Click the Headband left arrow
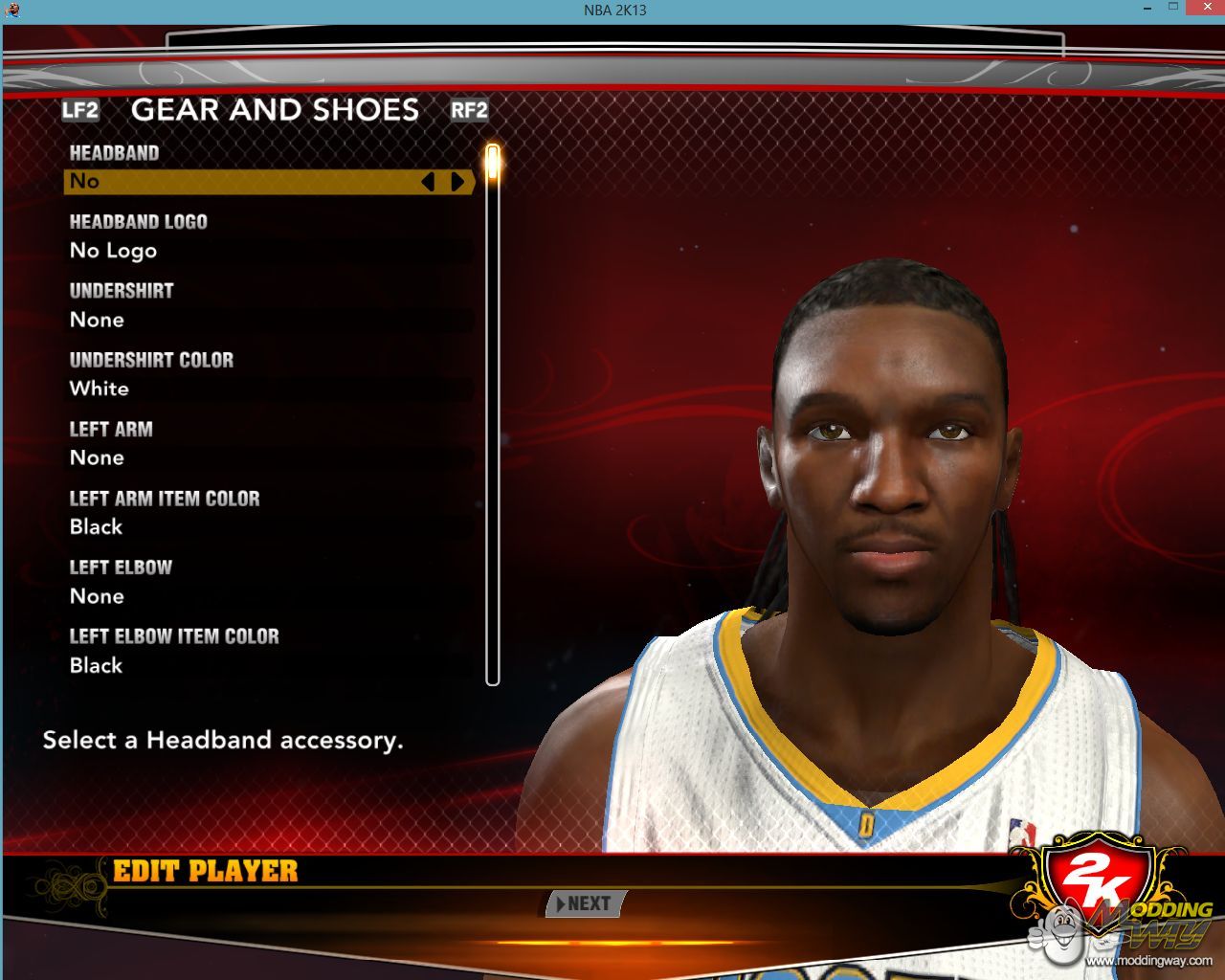Viewport: 1225px width, 980px height. [x=428, y=182]
